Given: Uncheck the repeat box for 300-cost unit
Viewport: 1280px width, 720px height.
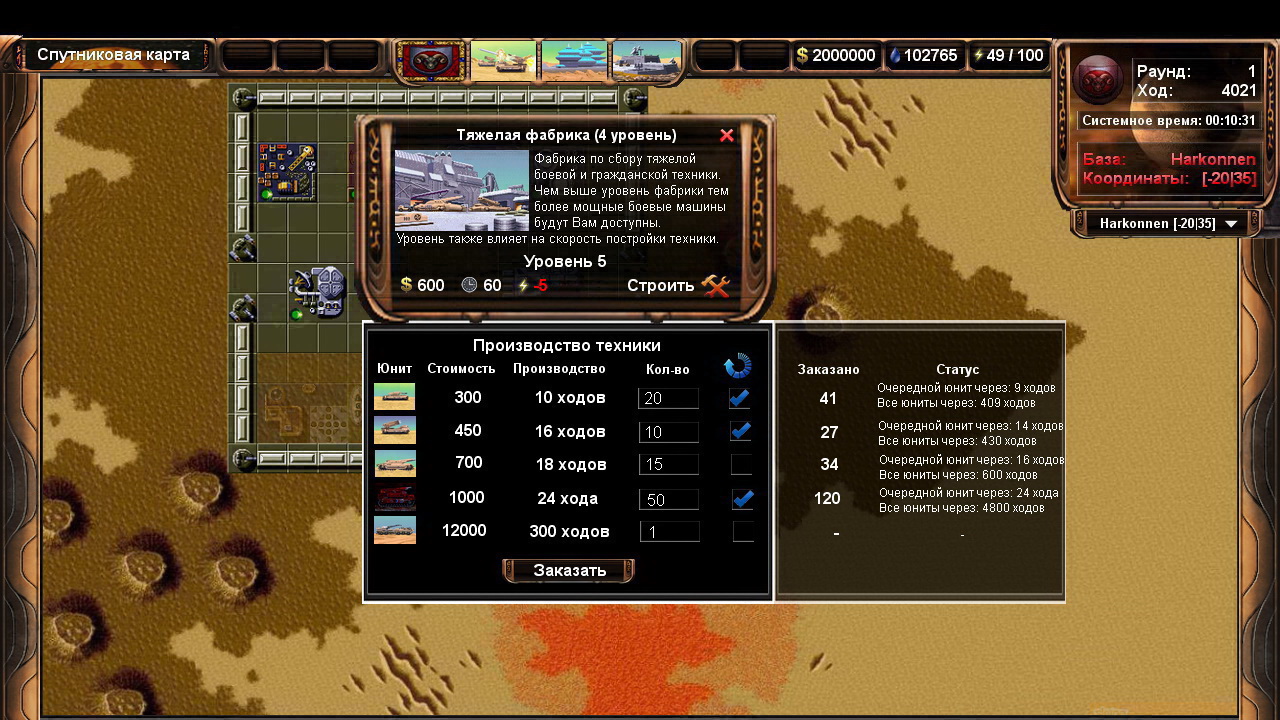Looking at the screenshot, I should (x=741, y=398).
